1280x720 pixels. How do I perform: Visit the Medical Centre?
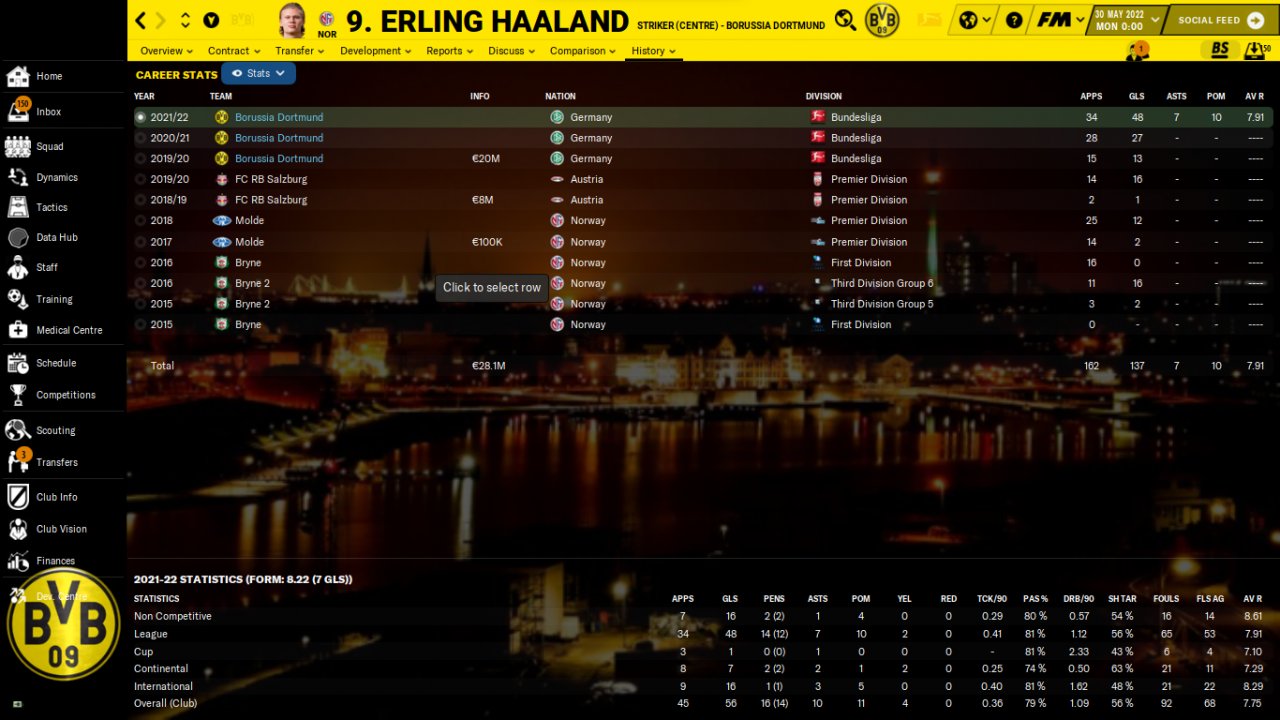[68, 330]
